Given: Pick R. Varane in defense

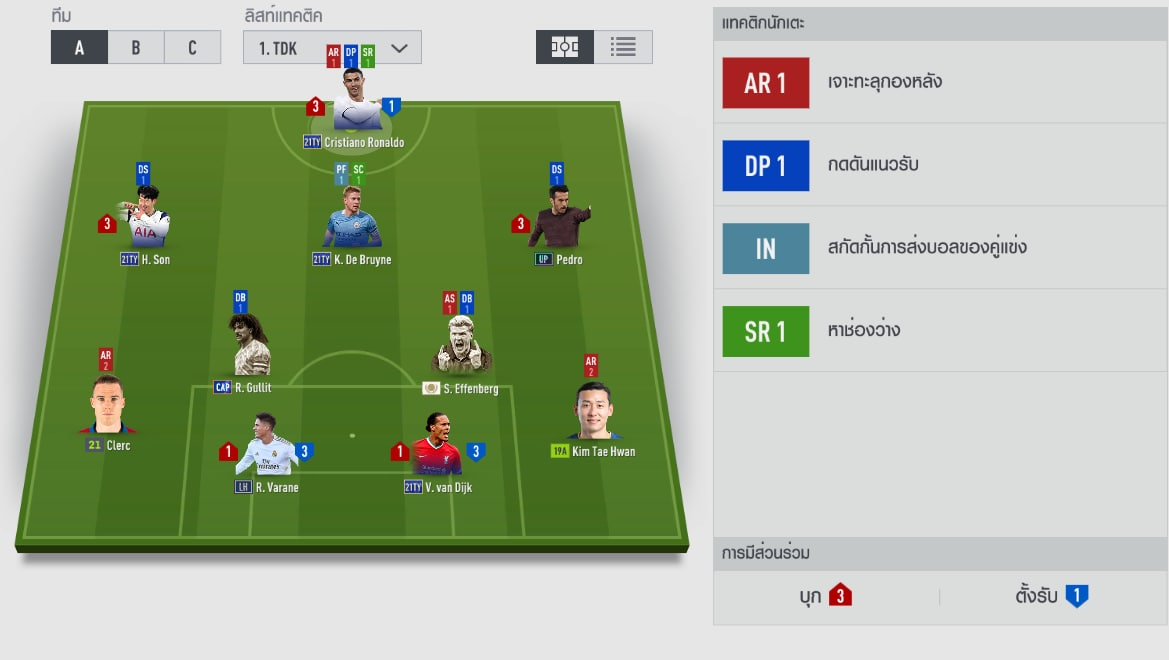Looking at the screenshot, I should 266,446.
